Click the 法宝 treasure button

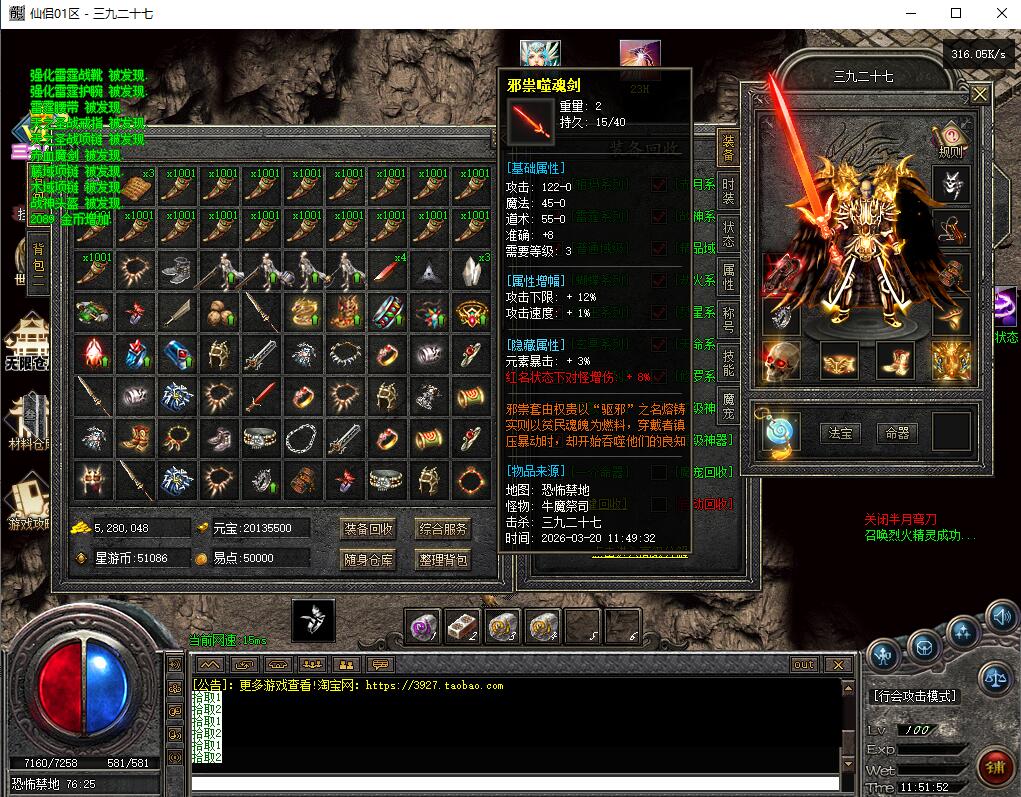[840, 432]
